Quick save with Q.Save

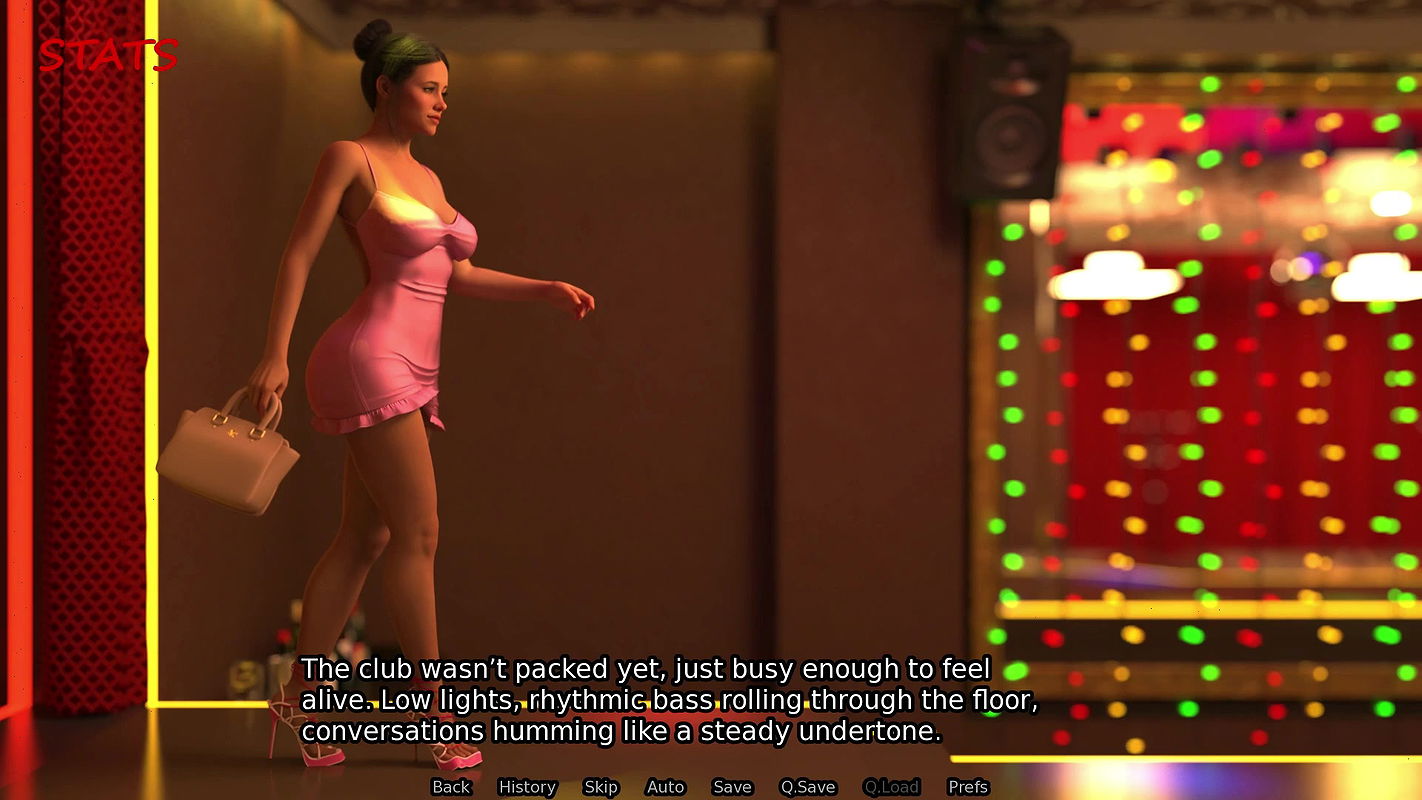808,787
